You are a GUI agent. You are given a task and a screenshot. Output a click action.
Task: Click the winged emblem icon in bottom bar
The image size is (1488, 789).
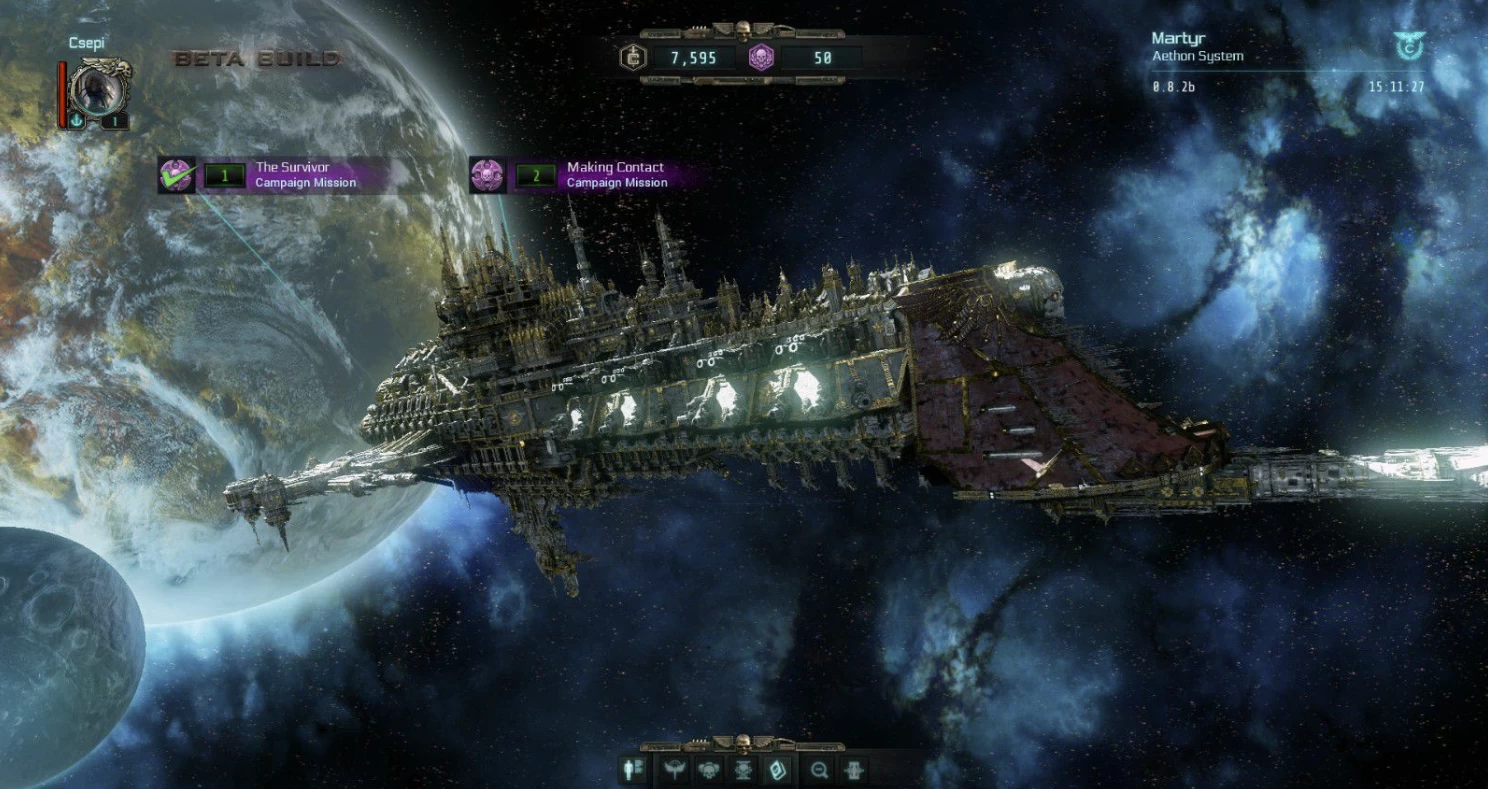[x=672, y=770]
